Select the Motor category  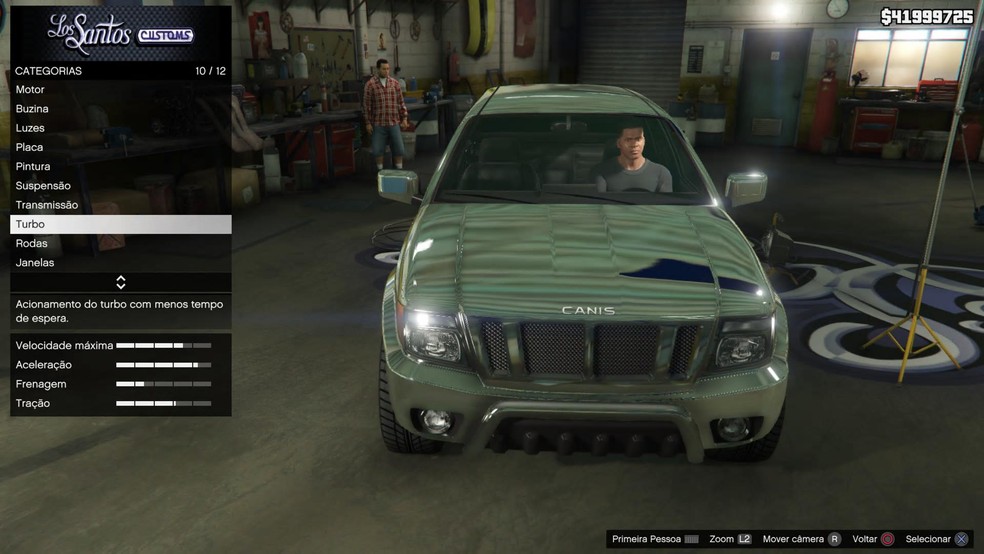pyautogui.click(x=120, y=90)
